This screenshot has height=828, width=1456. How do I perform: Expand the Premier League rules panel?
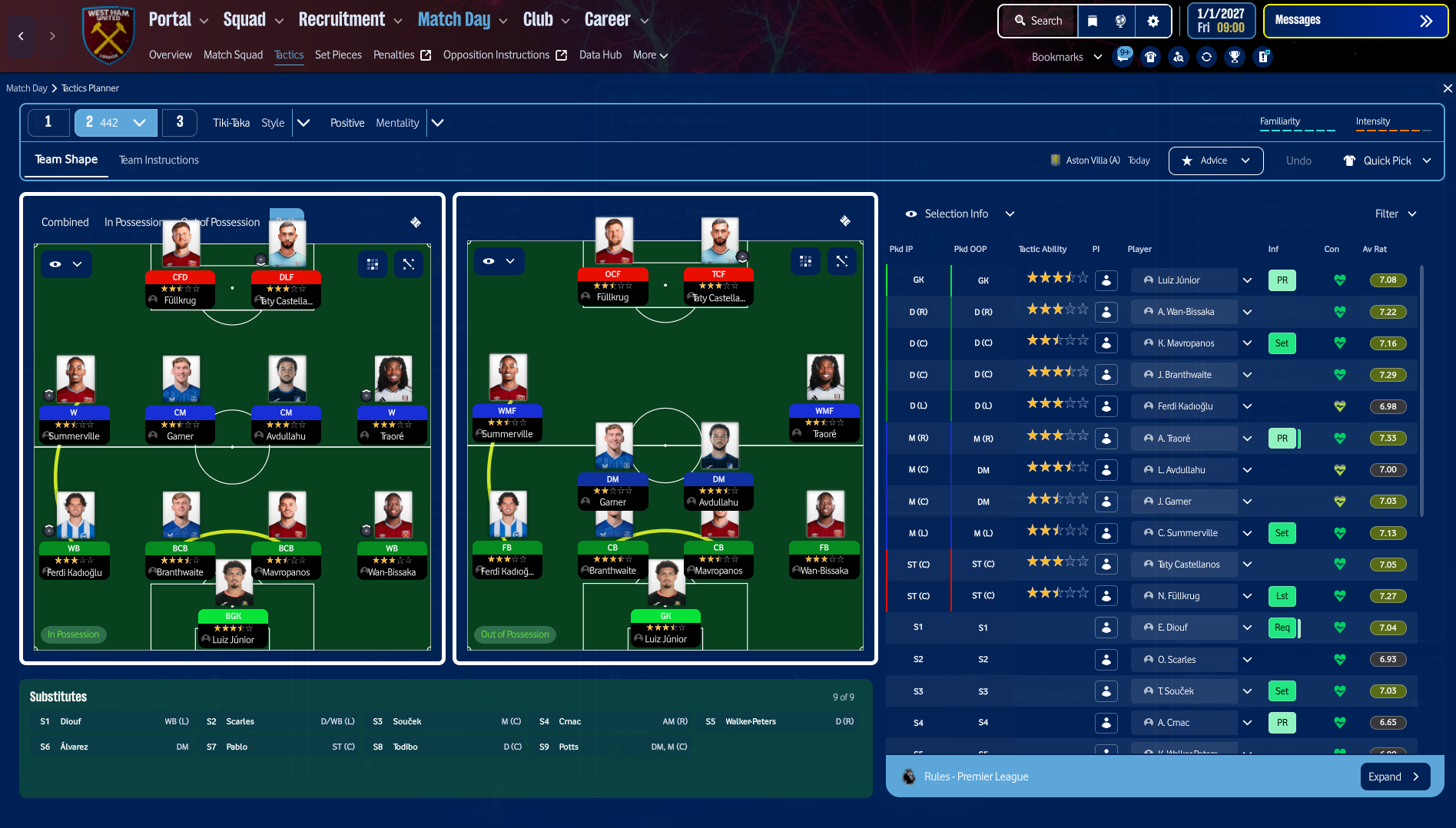pos(1395,777)
